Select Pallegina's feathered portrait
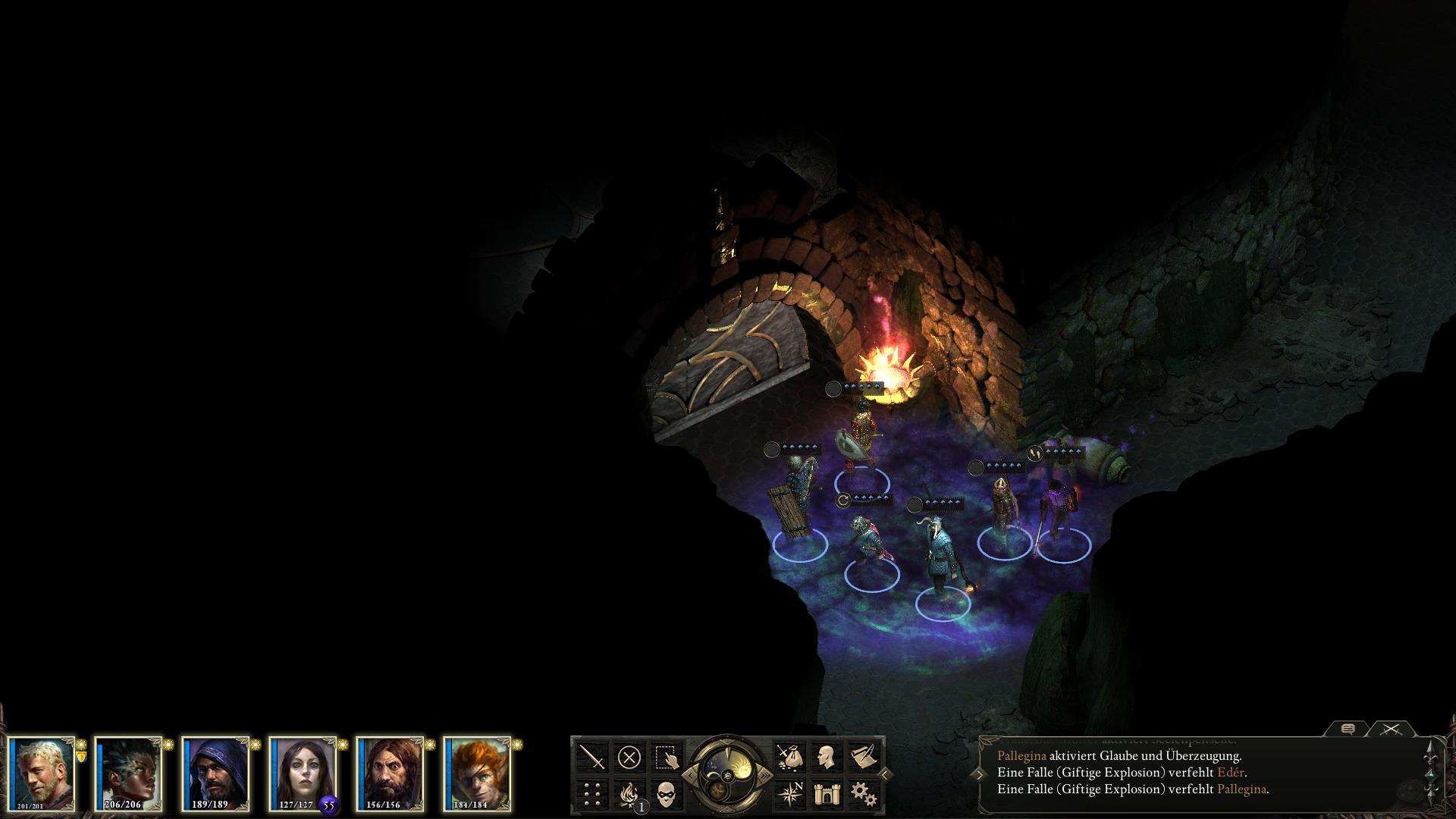This screenshot has height=819, width=1456. 128,773
